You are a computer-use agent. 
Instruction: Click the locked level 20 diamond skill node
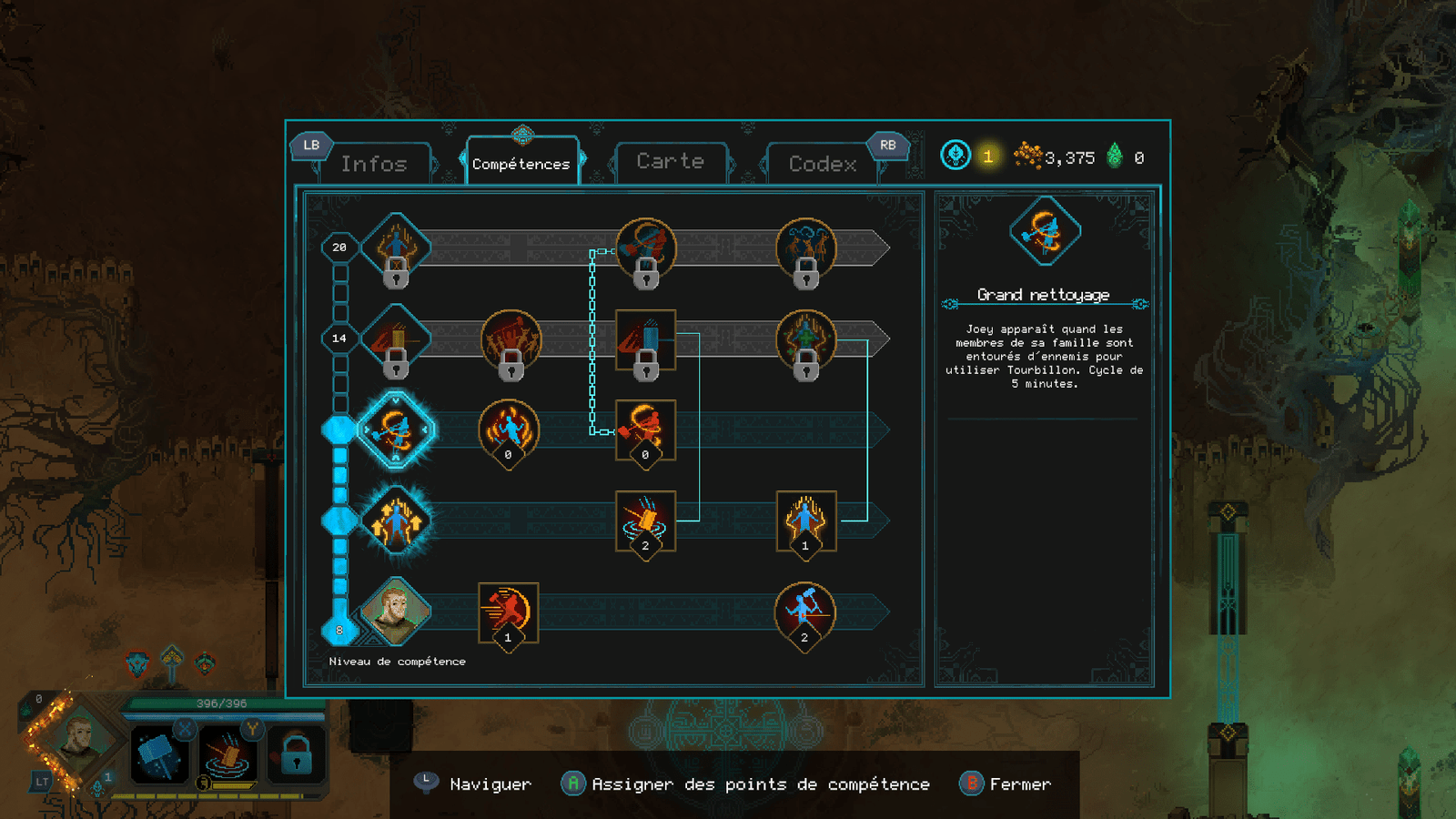pyautogui.click(x=396, y=248)
